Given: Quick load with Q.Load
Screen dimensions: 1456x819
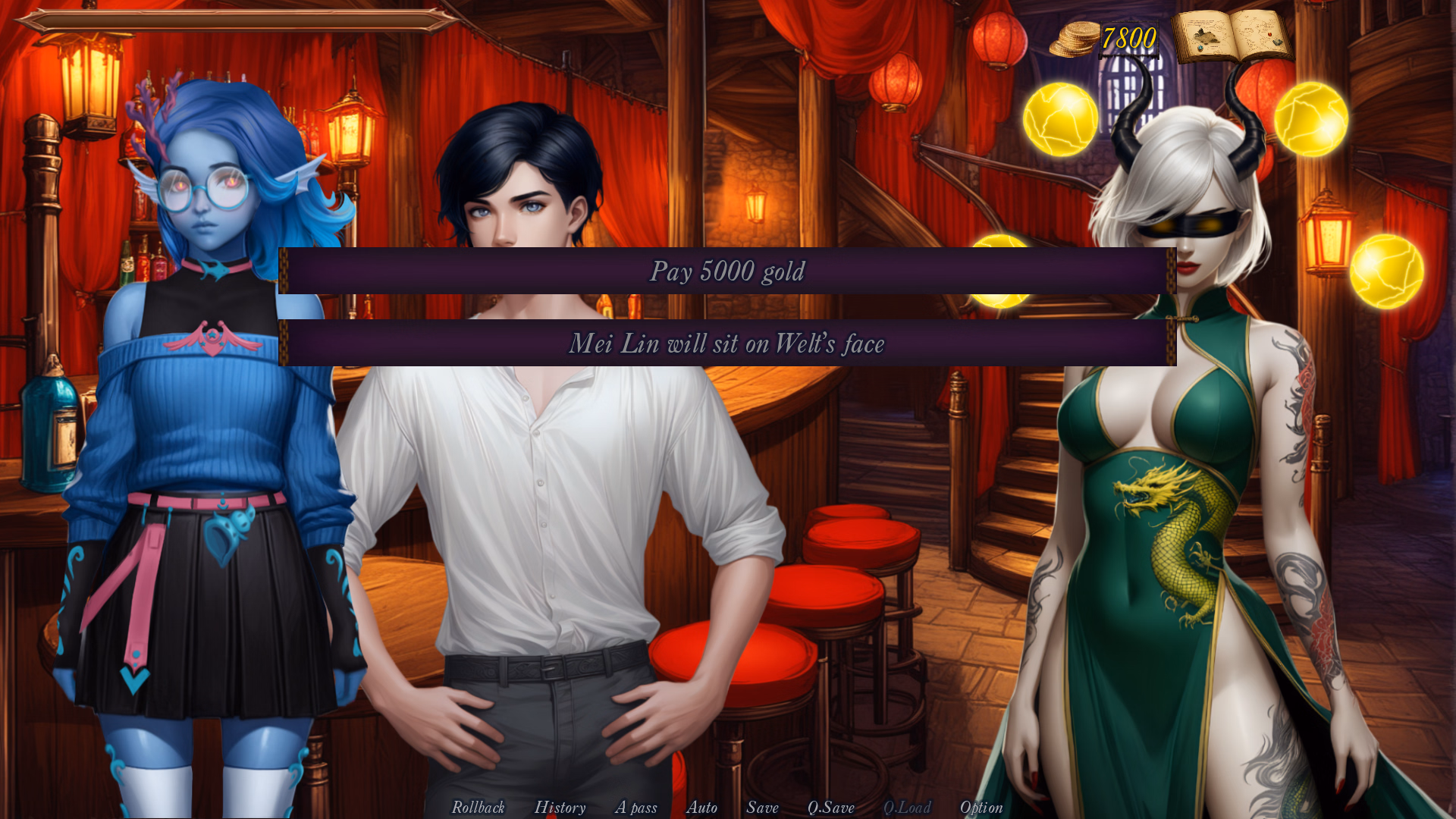Looking at the screenshot, I should (907, 808).
